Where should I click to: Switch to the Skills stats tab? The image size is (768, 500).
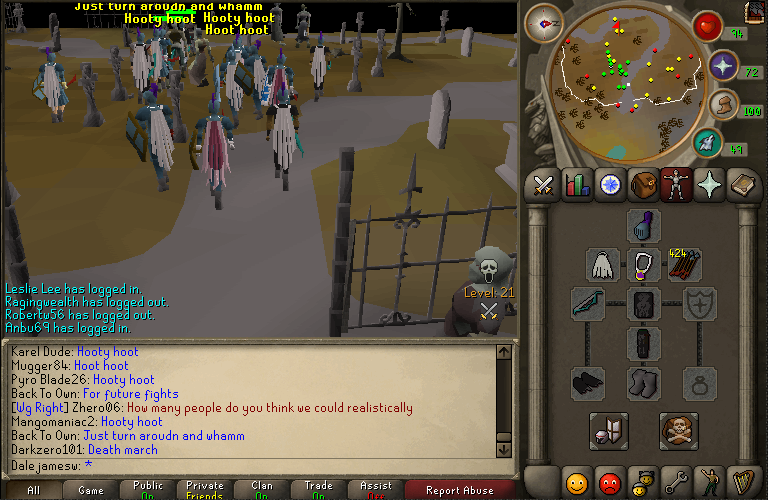[x=577, y=185]
